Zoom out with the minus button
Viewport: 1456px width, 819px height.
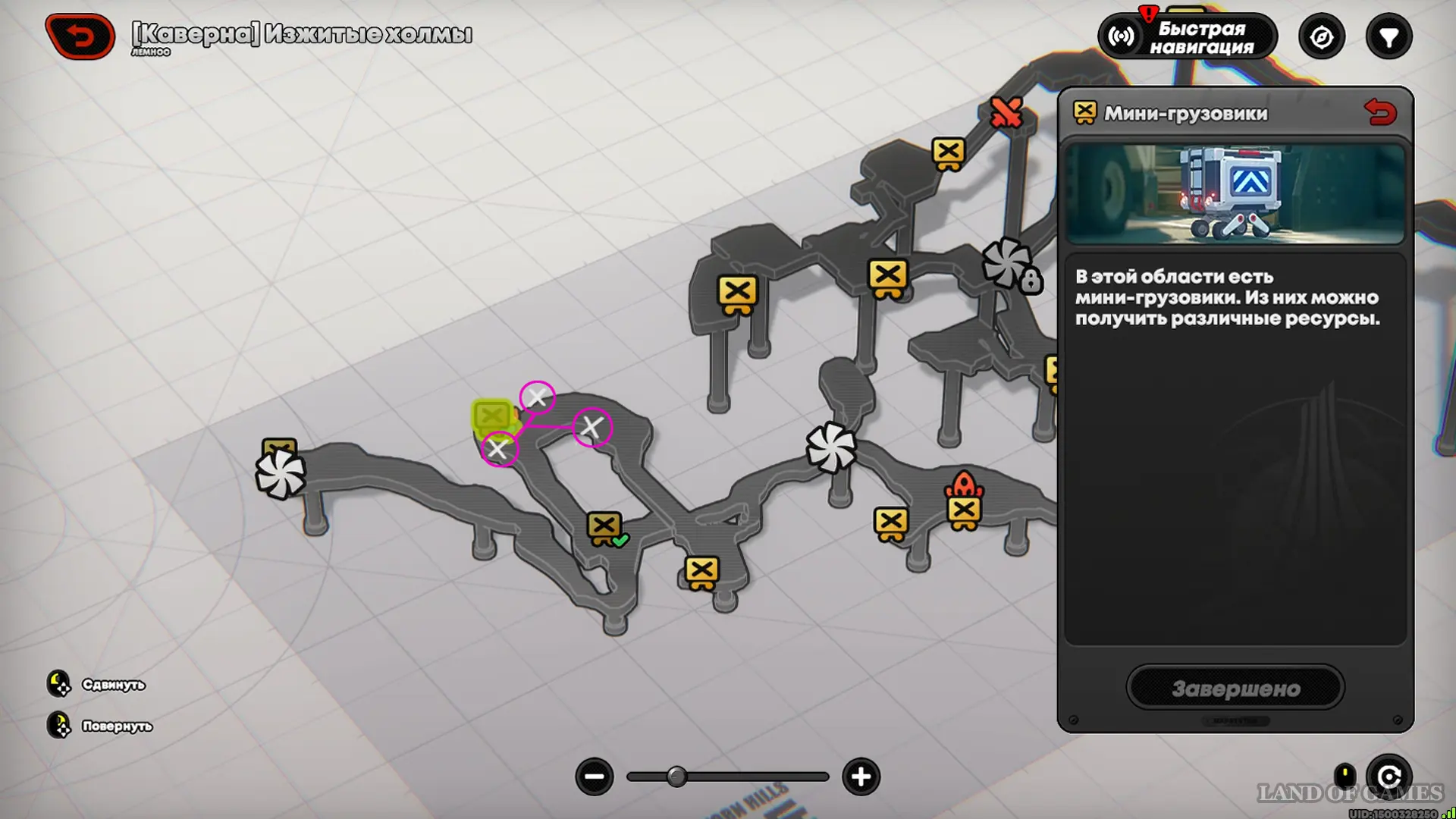(595, 777)
